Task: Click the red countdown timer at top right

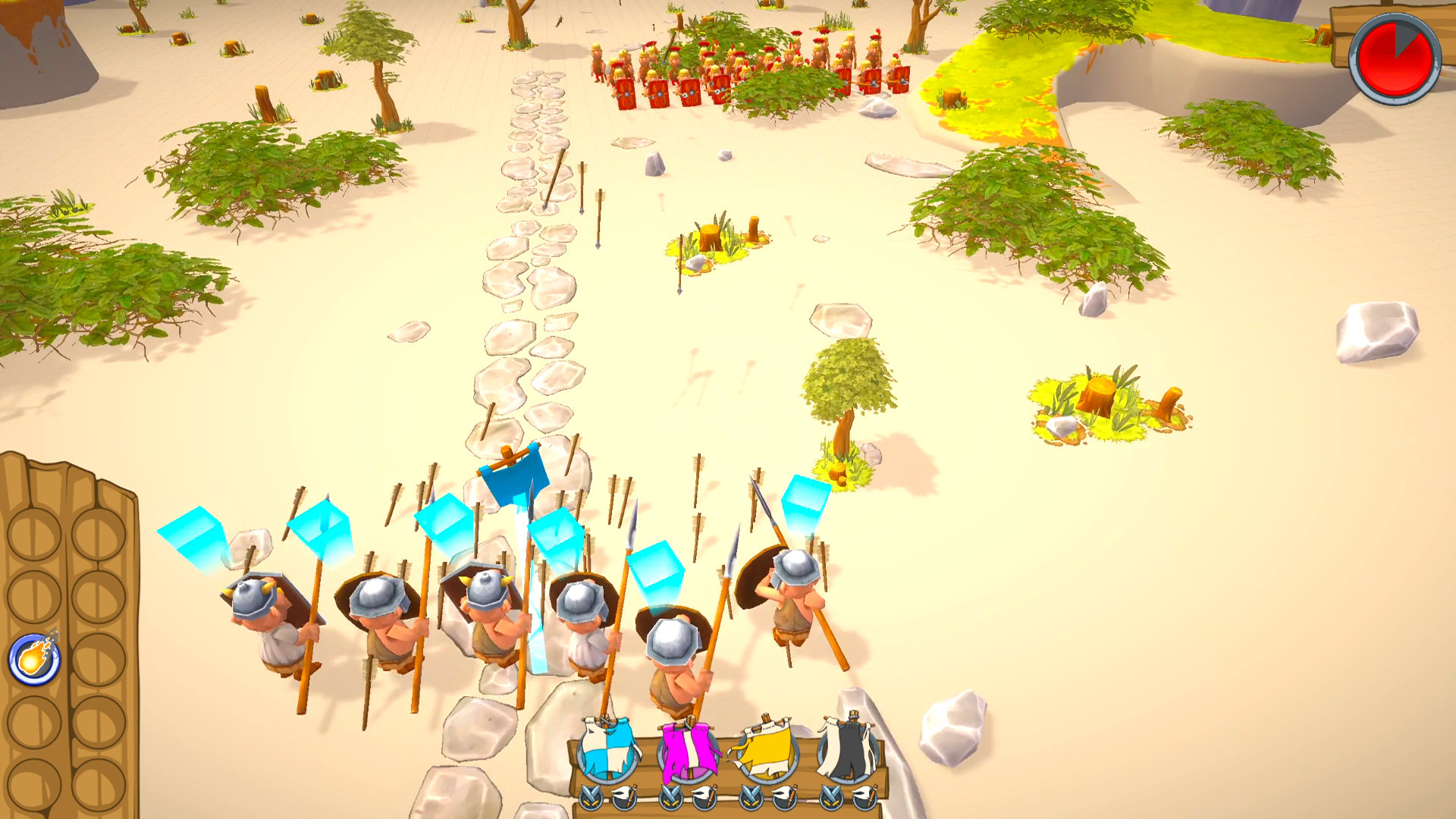Action: 1397,57
